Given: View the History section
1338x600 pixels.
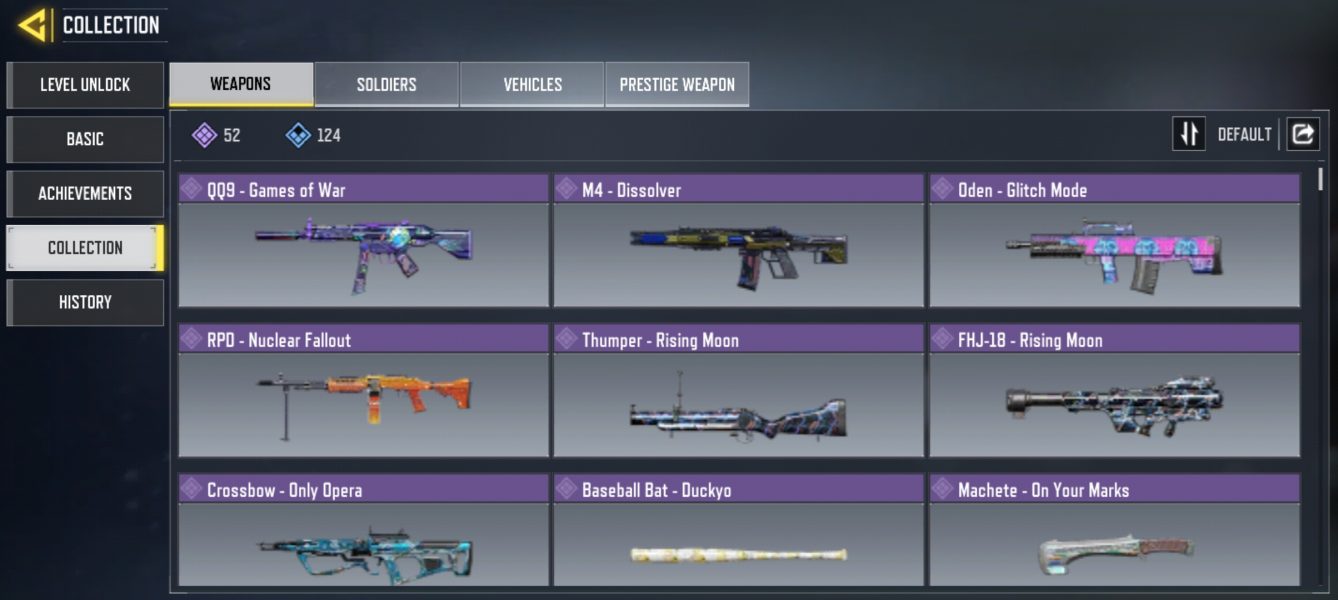Looking at the screenshot, I should point(85,302).
